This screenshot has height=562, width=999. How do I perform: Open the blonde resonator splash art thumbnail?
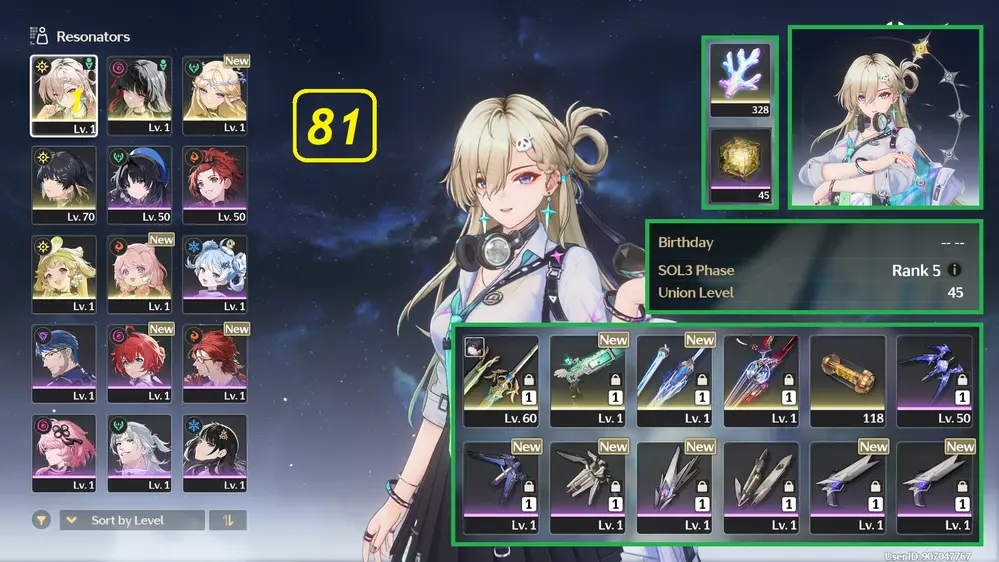[x=885, y=118]
